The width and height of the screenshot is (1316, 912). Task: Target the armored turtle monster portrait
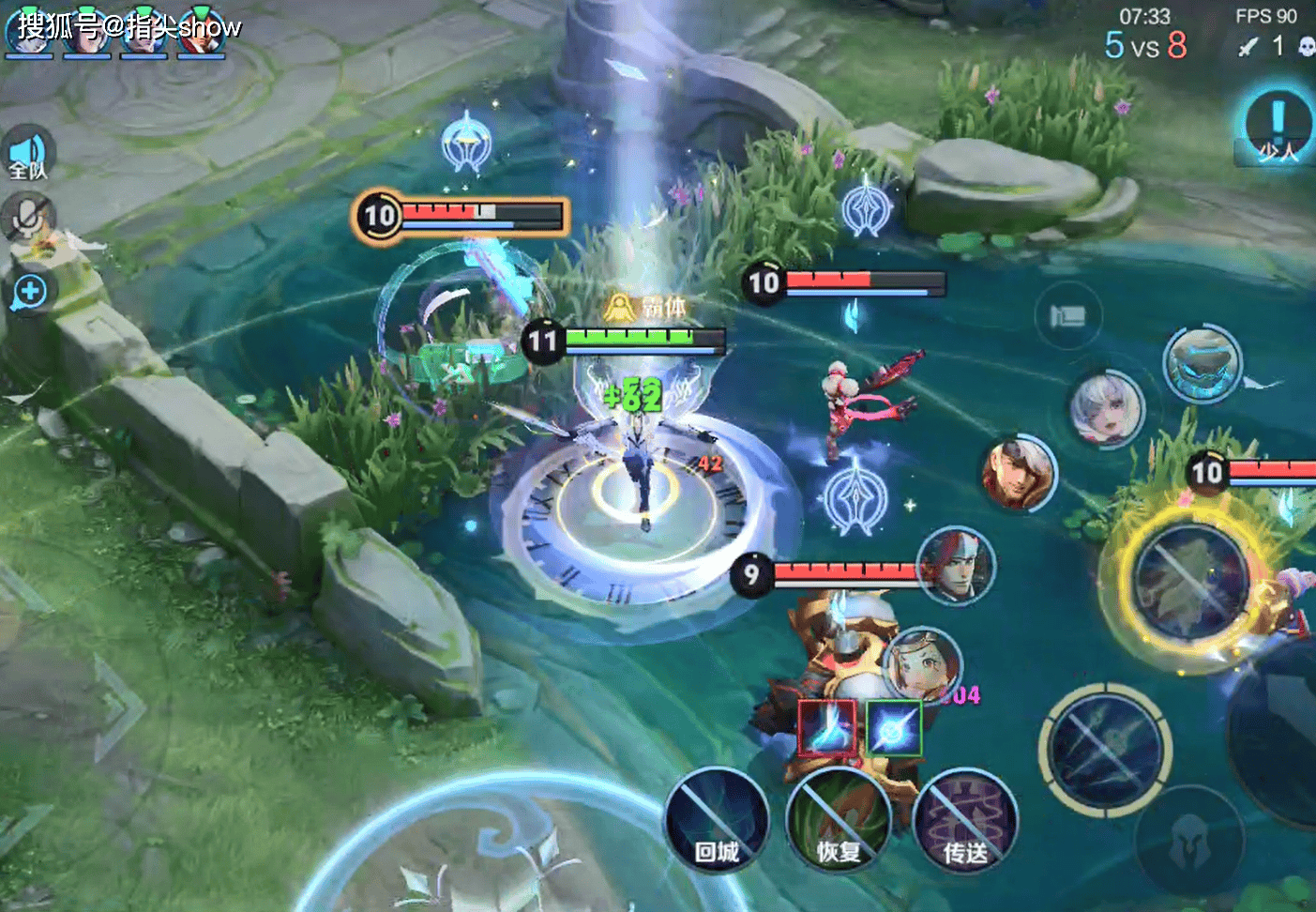pyautogui.click(x=1202, y=364)
